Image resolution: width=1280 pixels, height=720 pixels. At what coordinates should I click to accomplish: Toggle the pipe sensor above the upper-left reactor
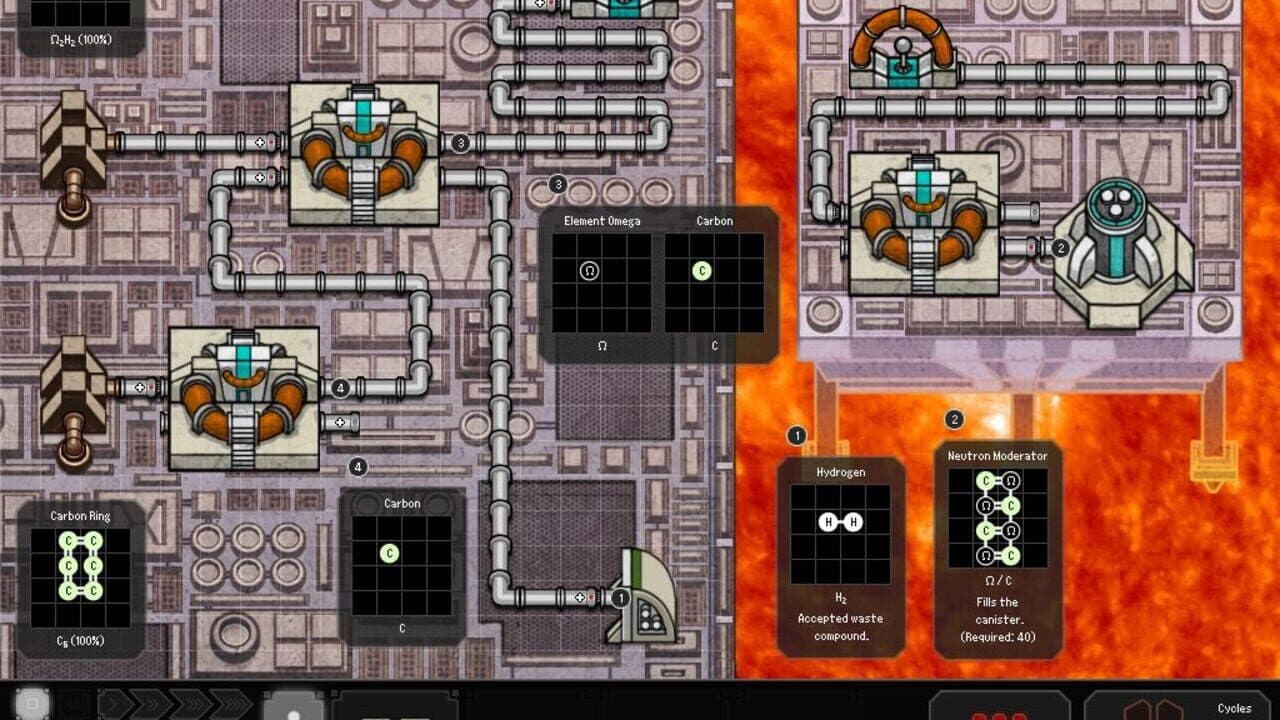[x=262, y=143]
